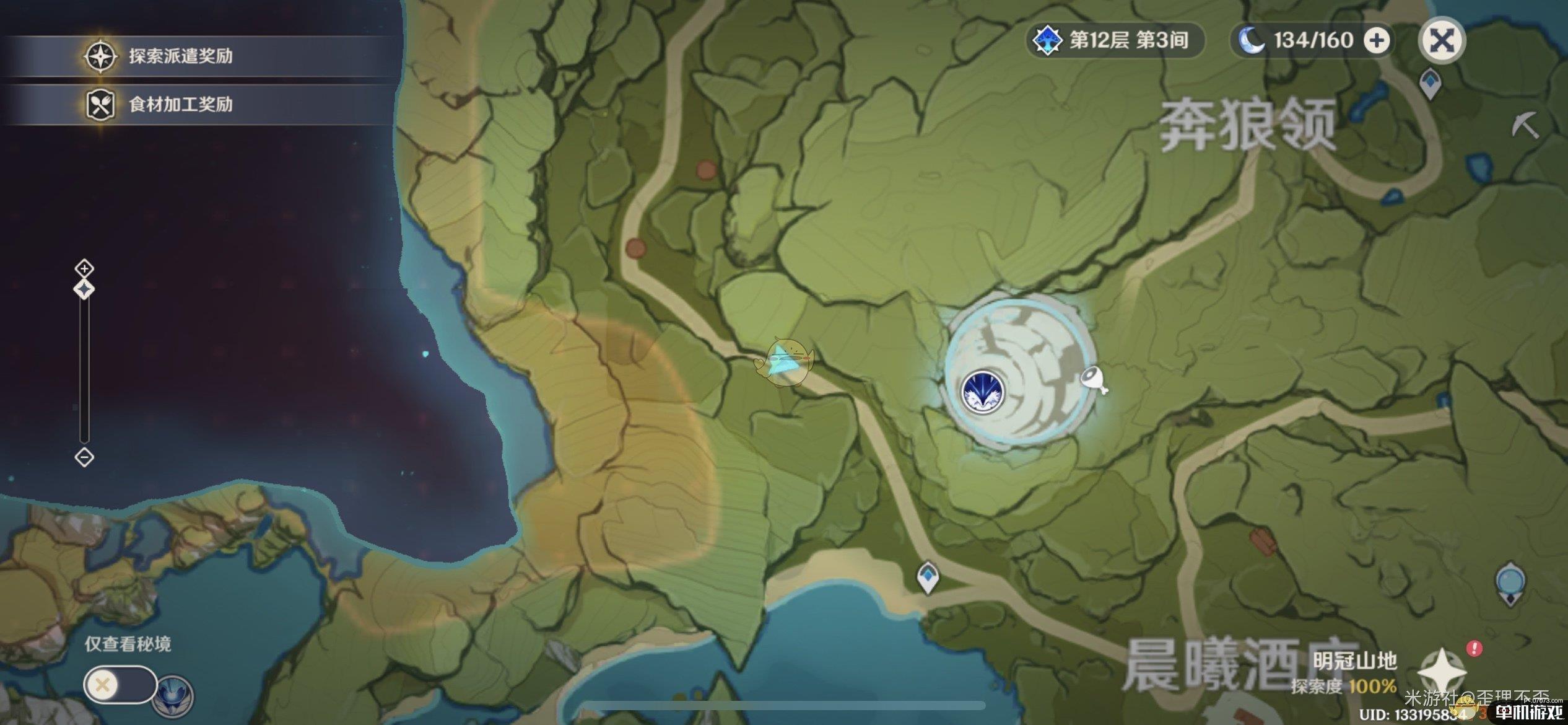Select the wolf boss domain marker
The width and height of the screenshot is (1568, 725).
pyautogui.click(x=982, y=392)
